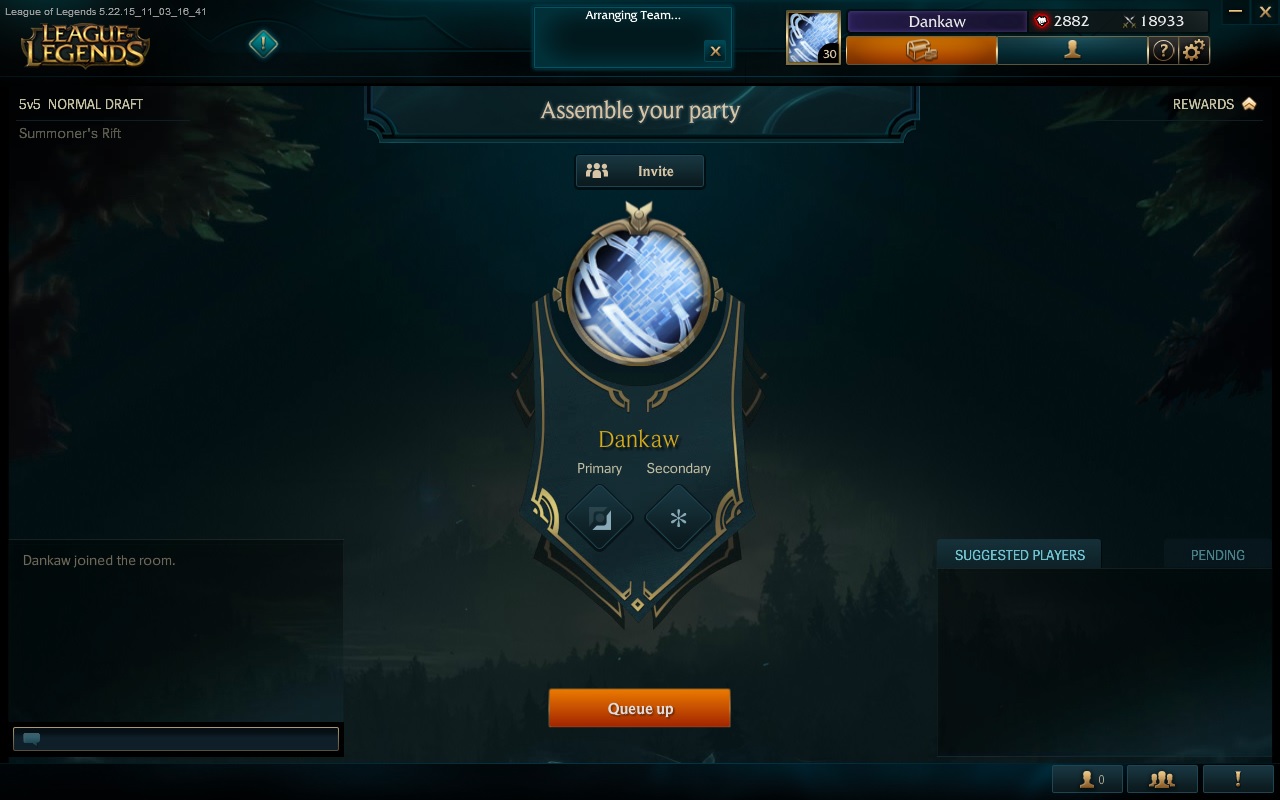Open your summoner profile via the person icon

(x=1073, y=50)
